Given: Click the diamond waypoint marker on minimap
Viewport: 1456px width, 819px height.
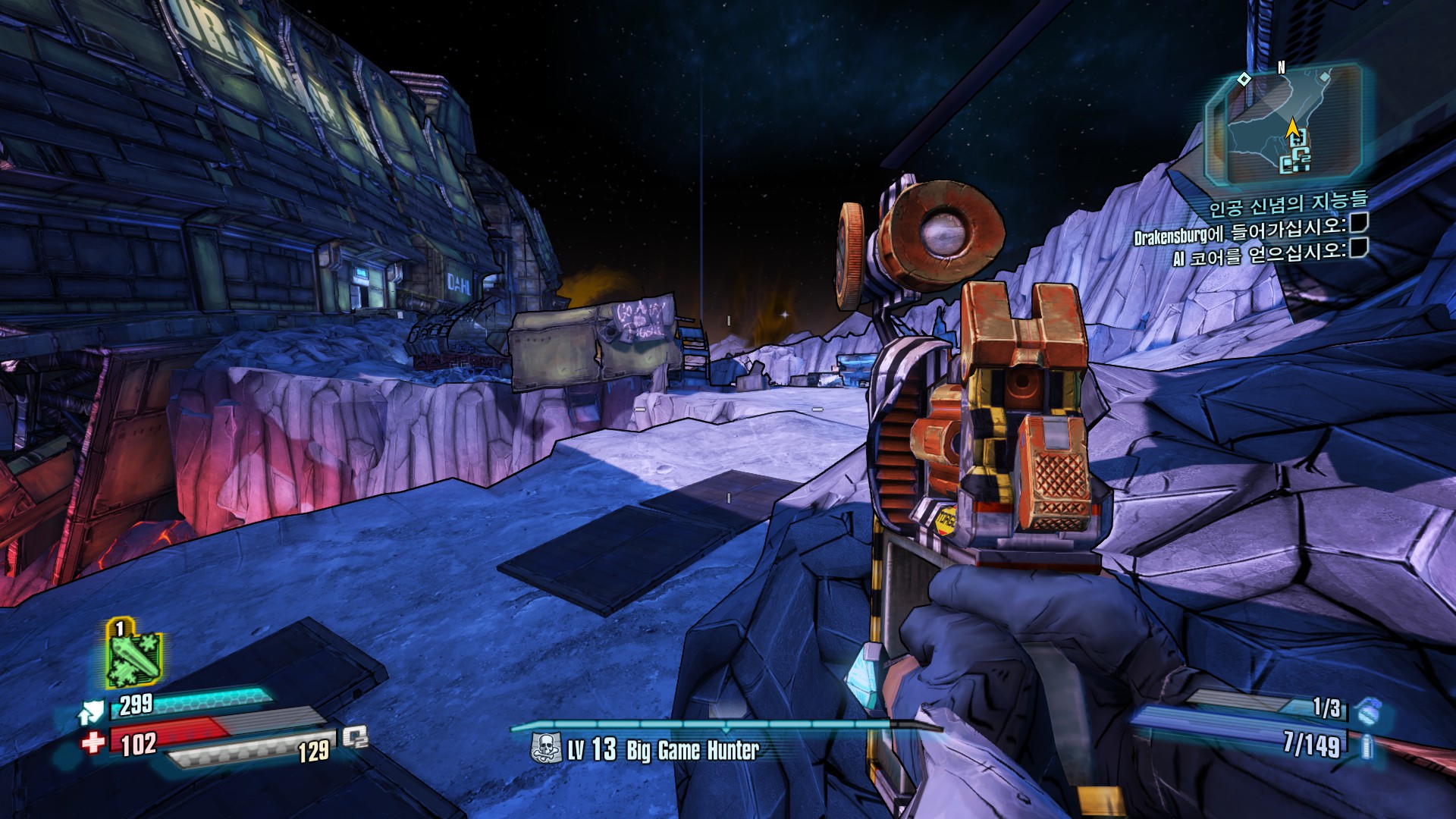Looking at the screenshot, I should (x=1244, y=79).
